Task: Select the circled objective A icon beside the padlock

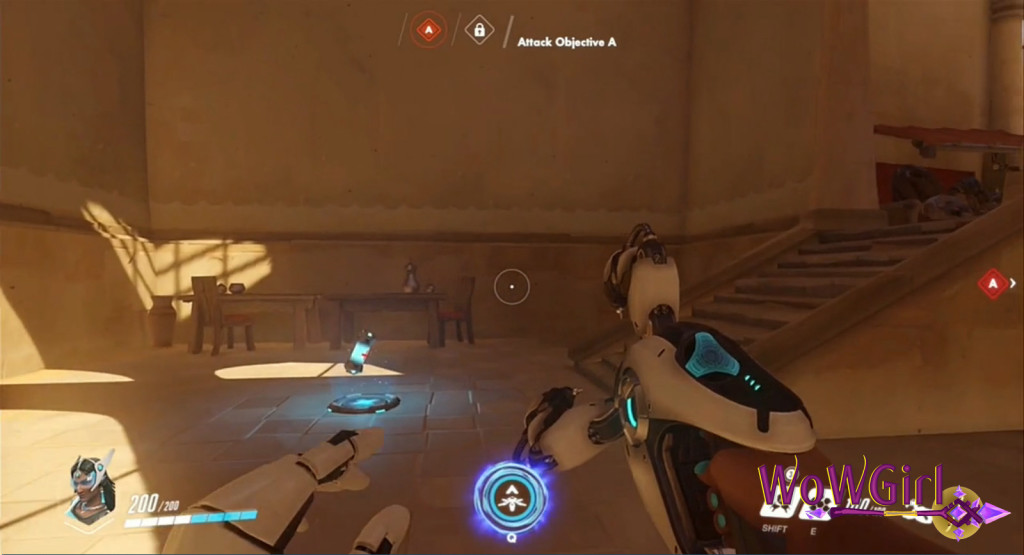Action: coord(429,31)
